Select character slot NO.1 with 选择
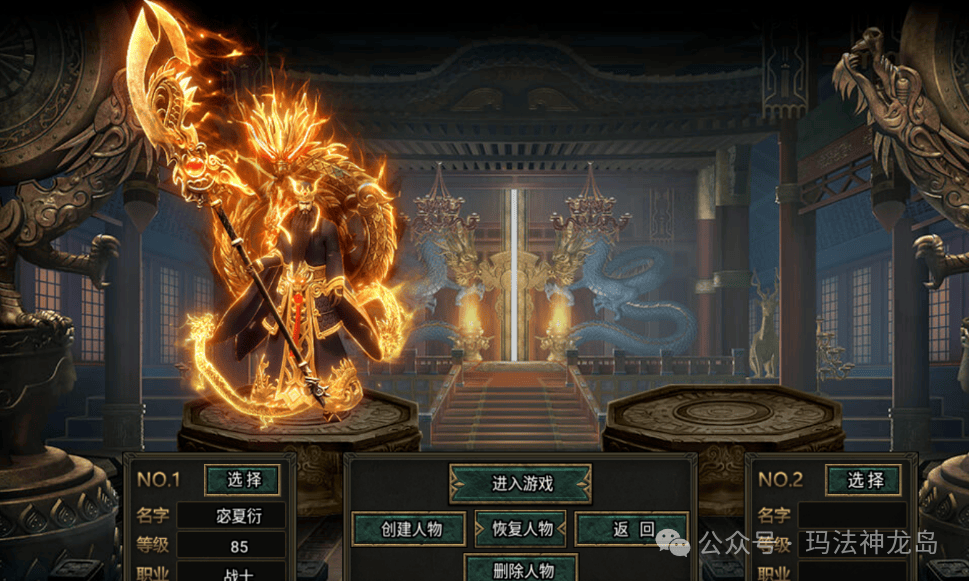This screenshot has height=581, width=969. click(x=242, y=480)
